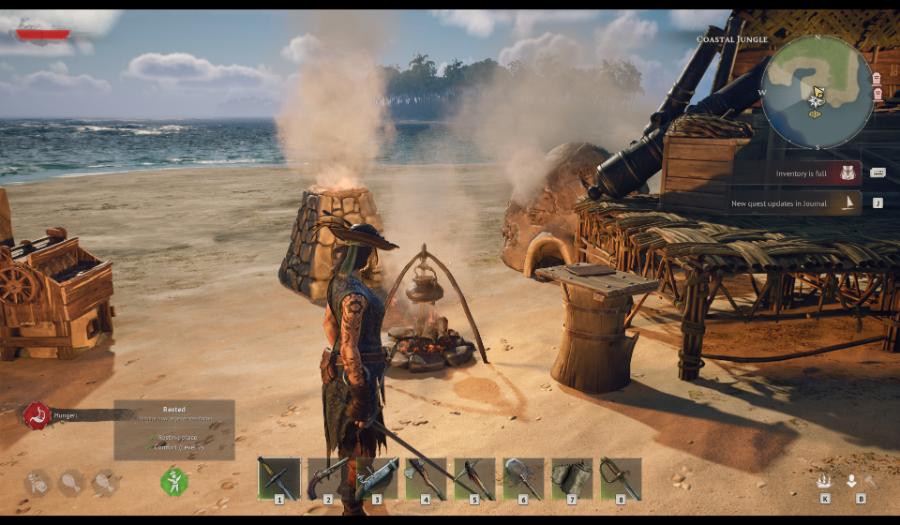Equip the shovel in hotbar slot 6
Image resolution: width=900 pixels, height=525 pixels.
524,478
